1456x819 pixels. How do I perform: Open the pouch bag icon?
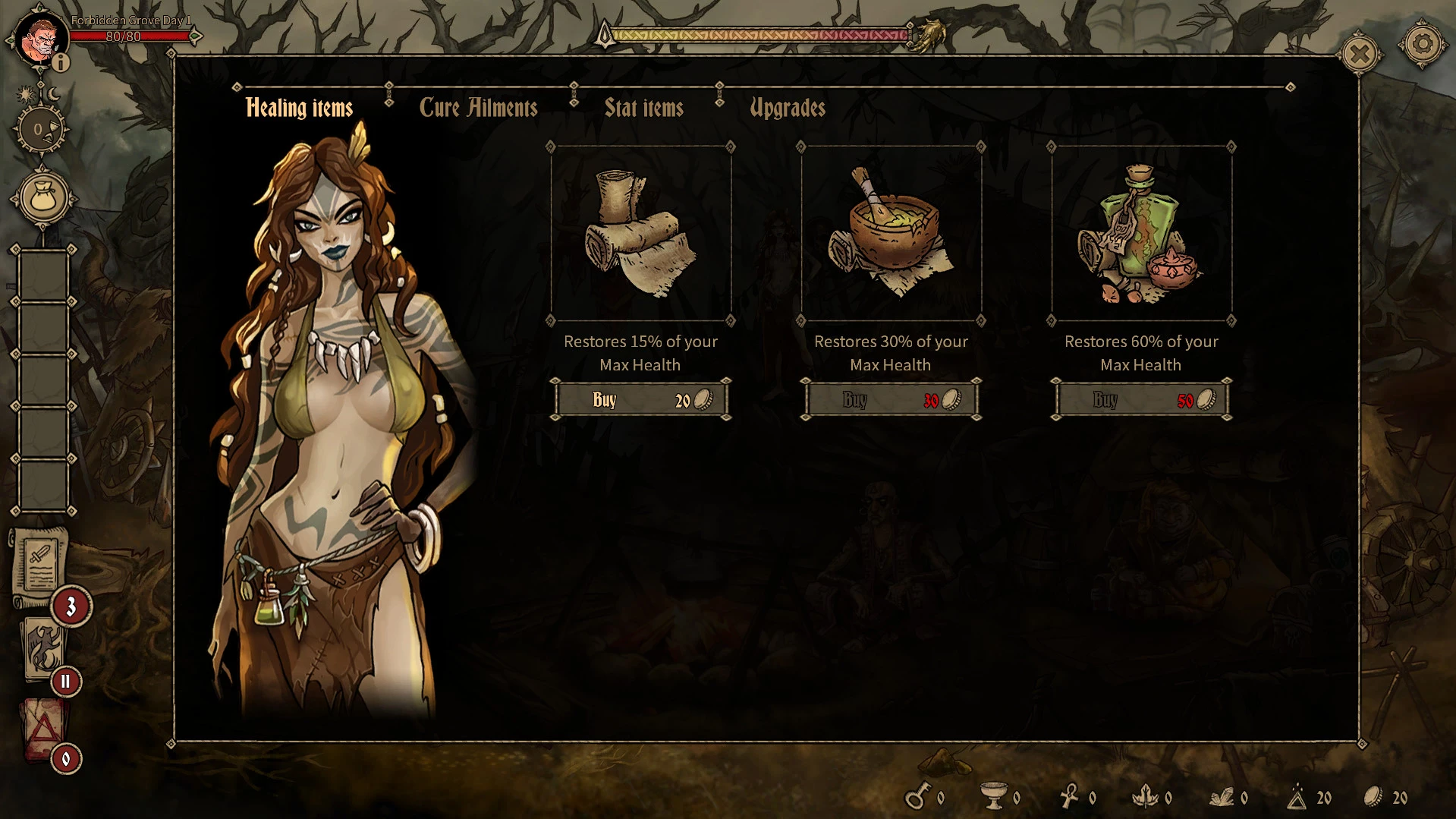43,198
